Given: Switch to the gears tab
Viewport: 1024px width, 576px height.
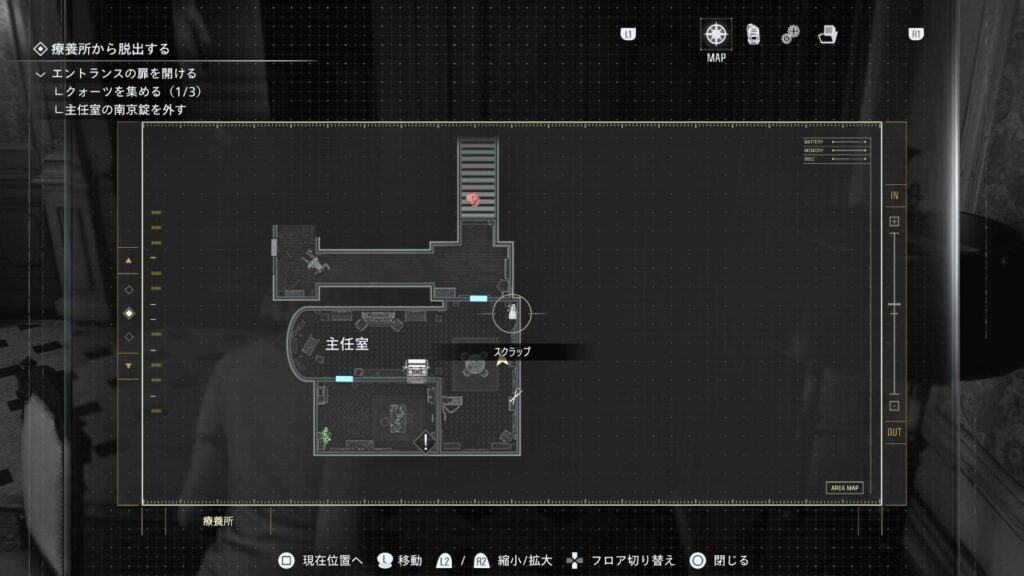Looking at the screenshot, I should pyautogui.click(x=790, y=34).
